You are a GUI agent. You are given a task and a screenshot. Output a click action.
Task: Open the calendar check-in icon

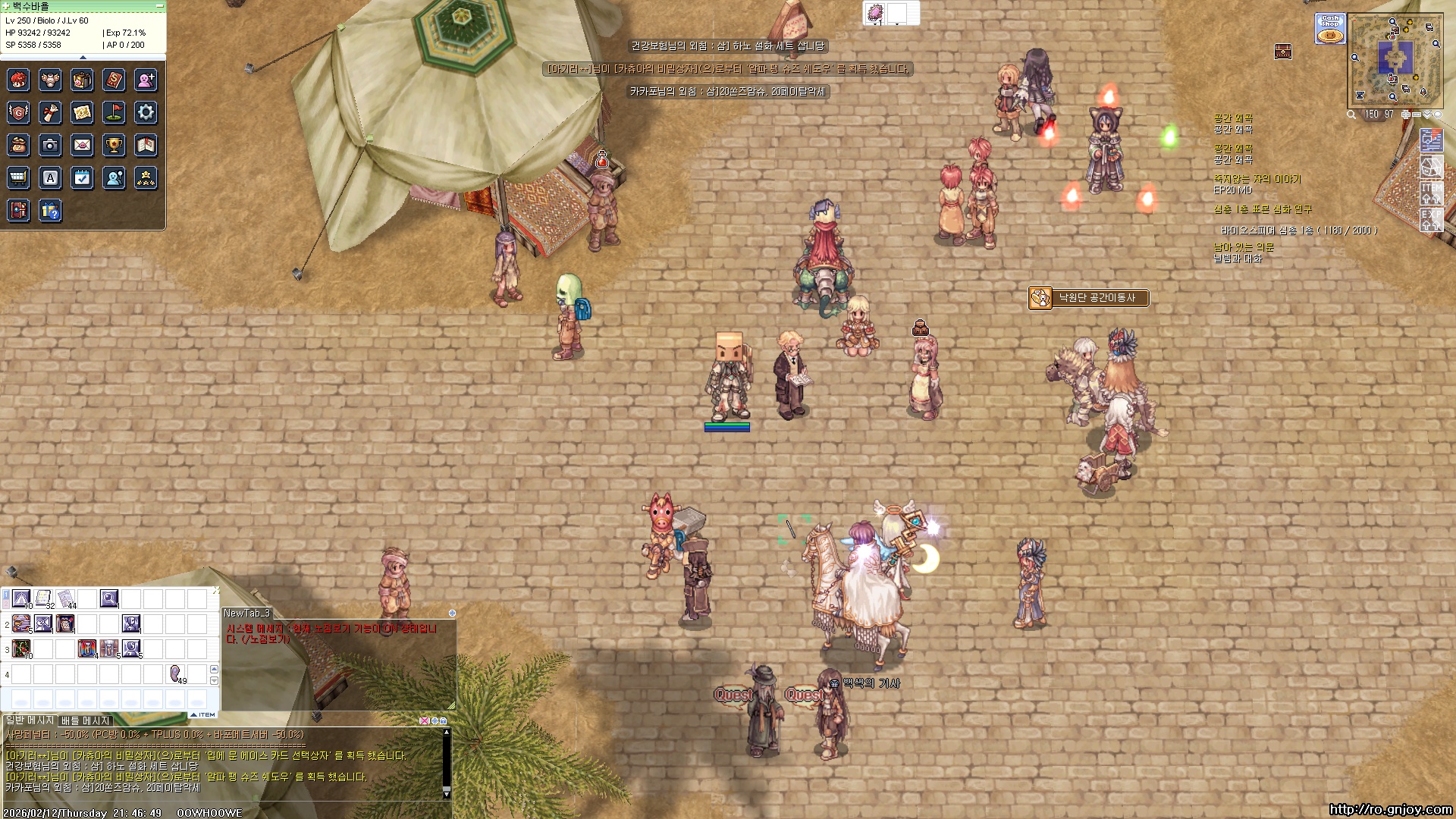coord(82,177)
